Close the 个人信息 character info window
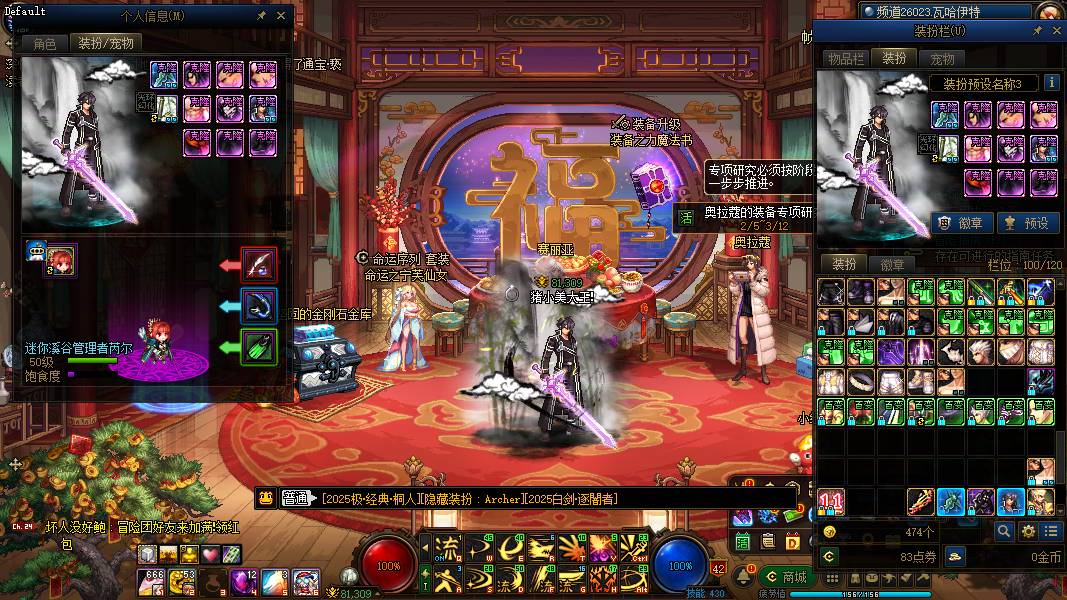The height and width of the screenshot is (600, 1067). click(281, 16)
